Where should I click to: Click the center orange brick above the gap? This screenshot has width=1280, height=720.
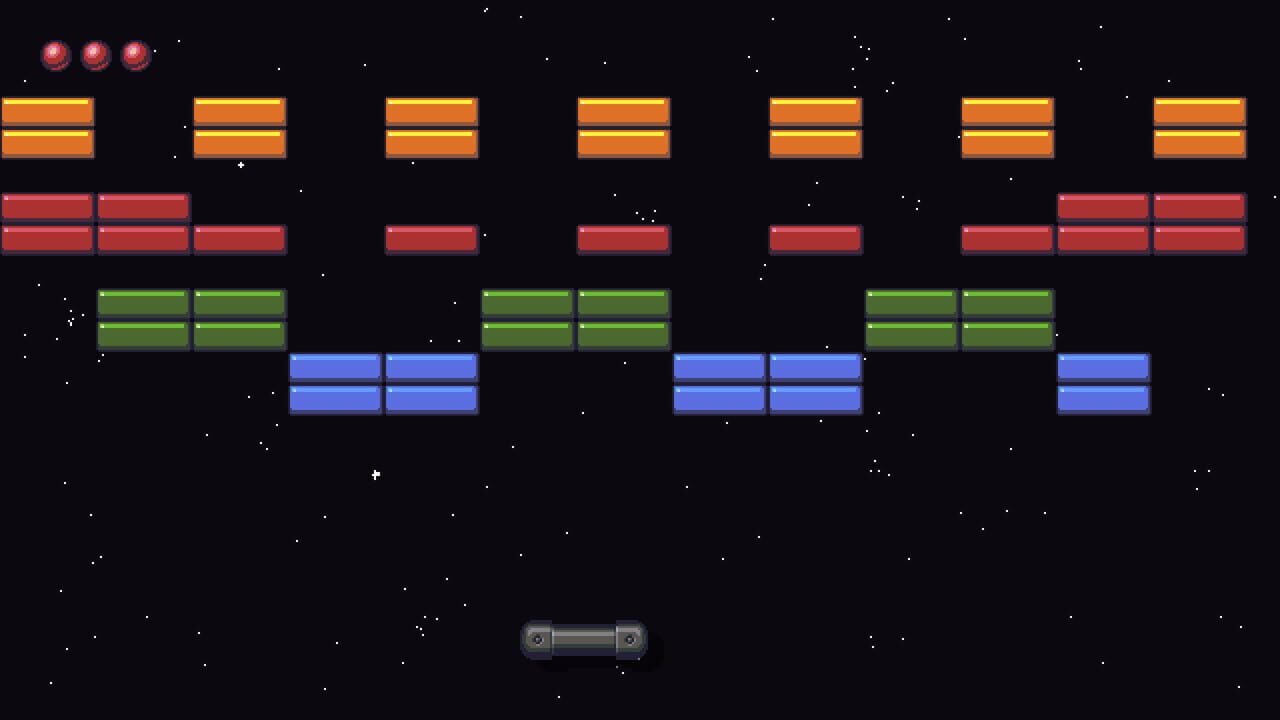tap(624, 110)
